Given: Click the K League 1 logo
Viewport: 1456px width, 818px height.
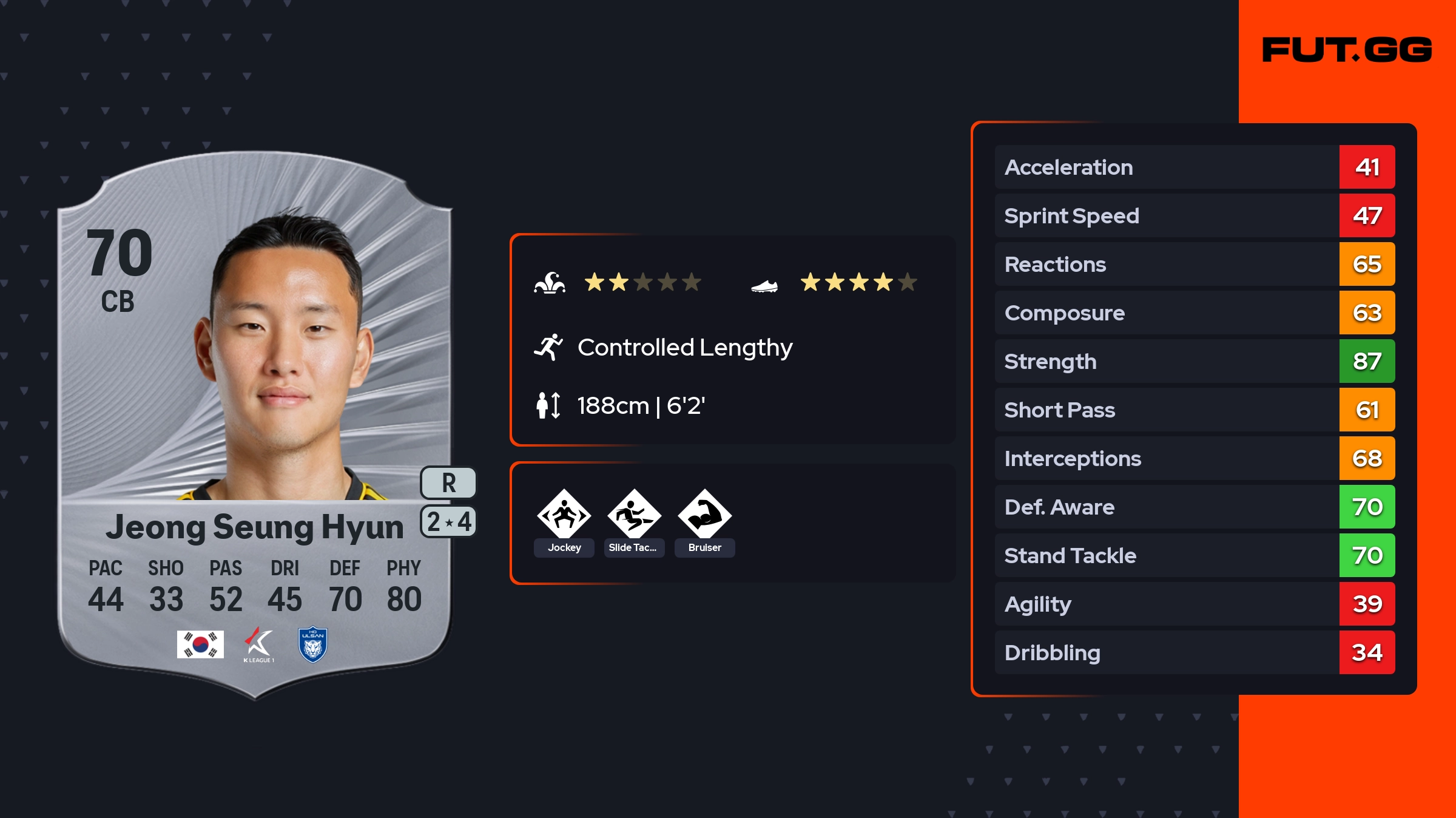Looking at the screenshot, I should [x=259, y=644].
